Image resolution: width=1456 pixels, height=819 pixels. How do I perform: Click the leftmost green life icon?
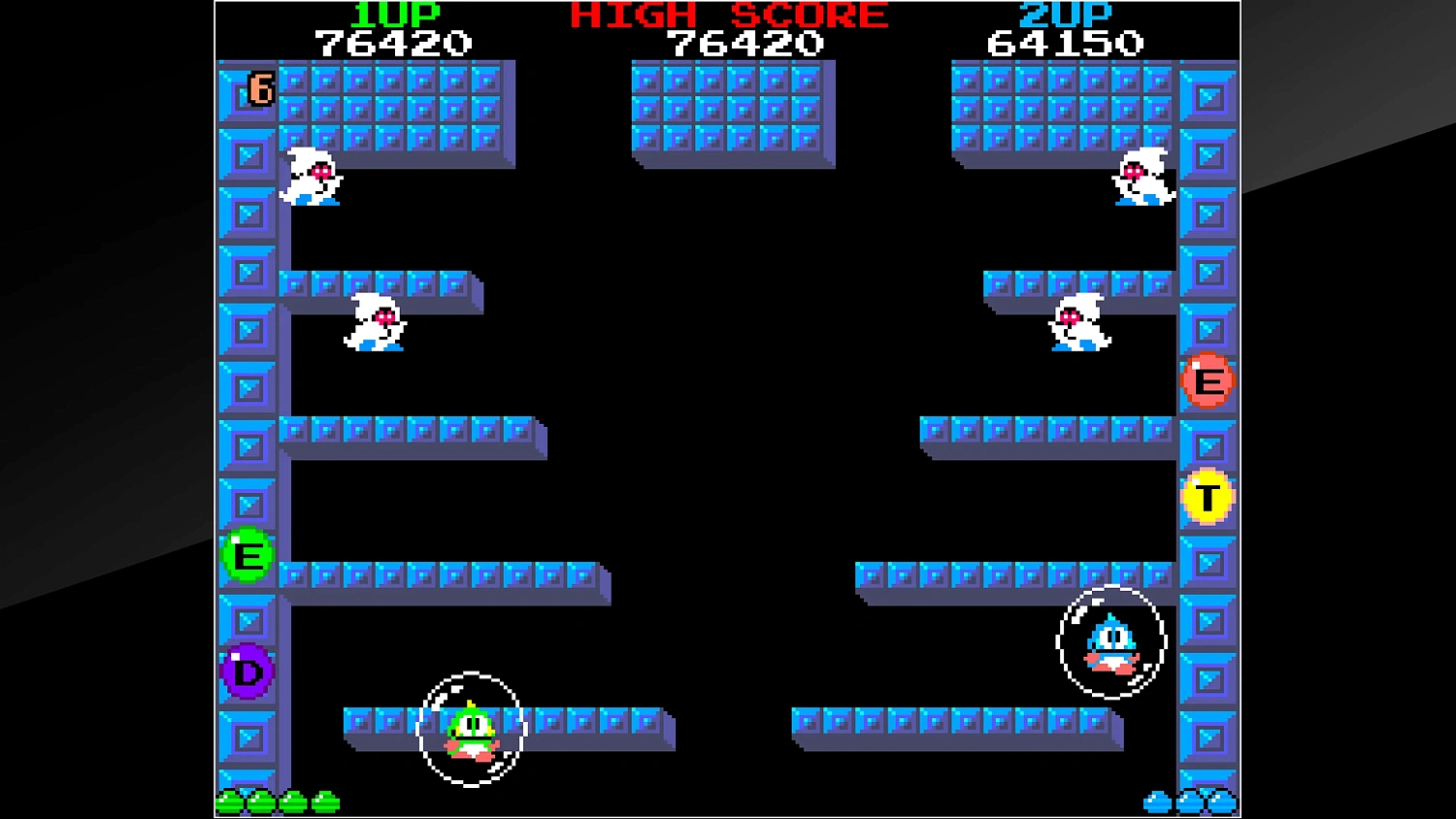[230, 802]
